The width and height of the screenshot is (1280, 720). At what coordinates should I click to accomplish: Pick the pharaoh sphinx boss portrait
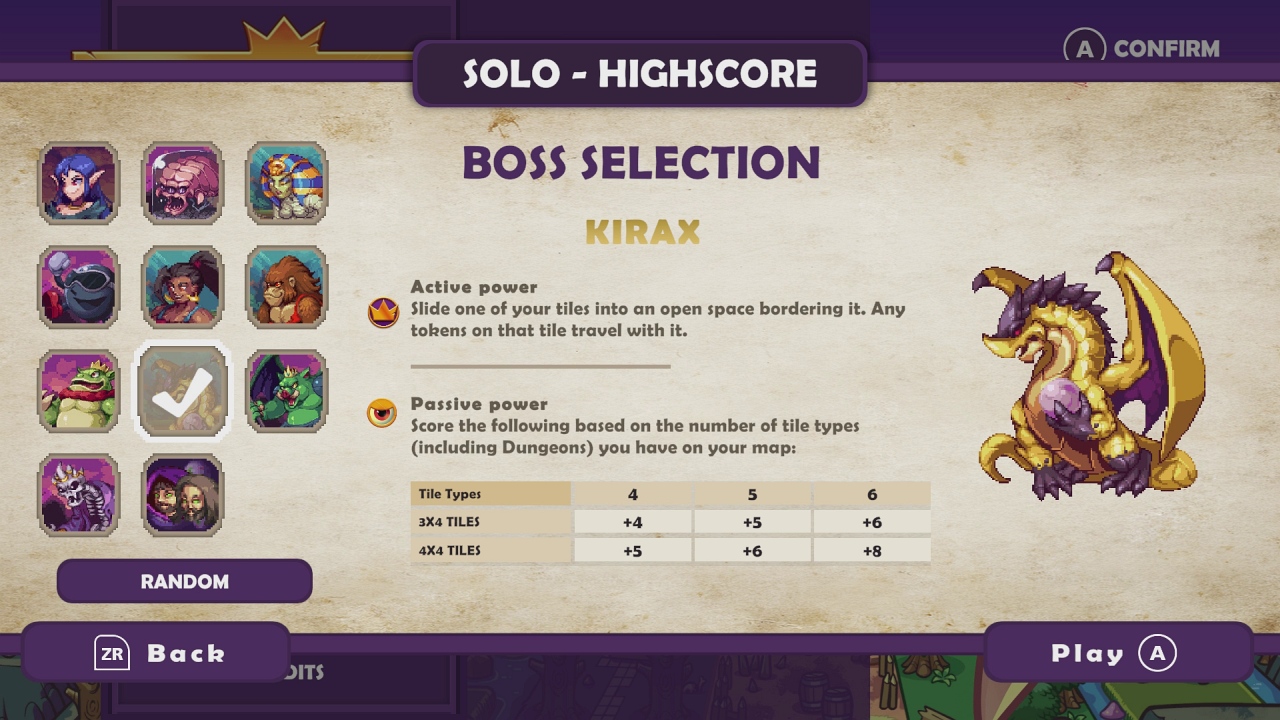click(287, 184)
